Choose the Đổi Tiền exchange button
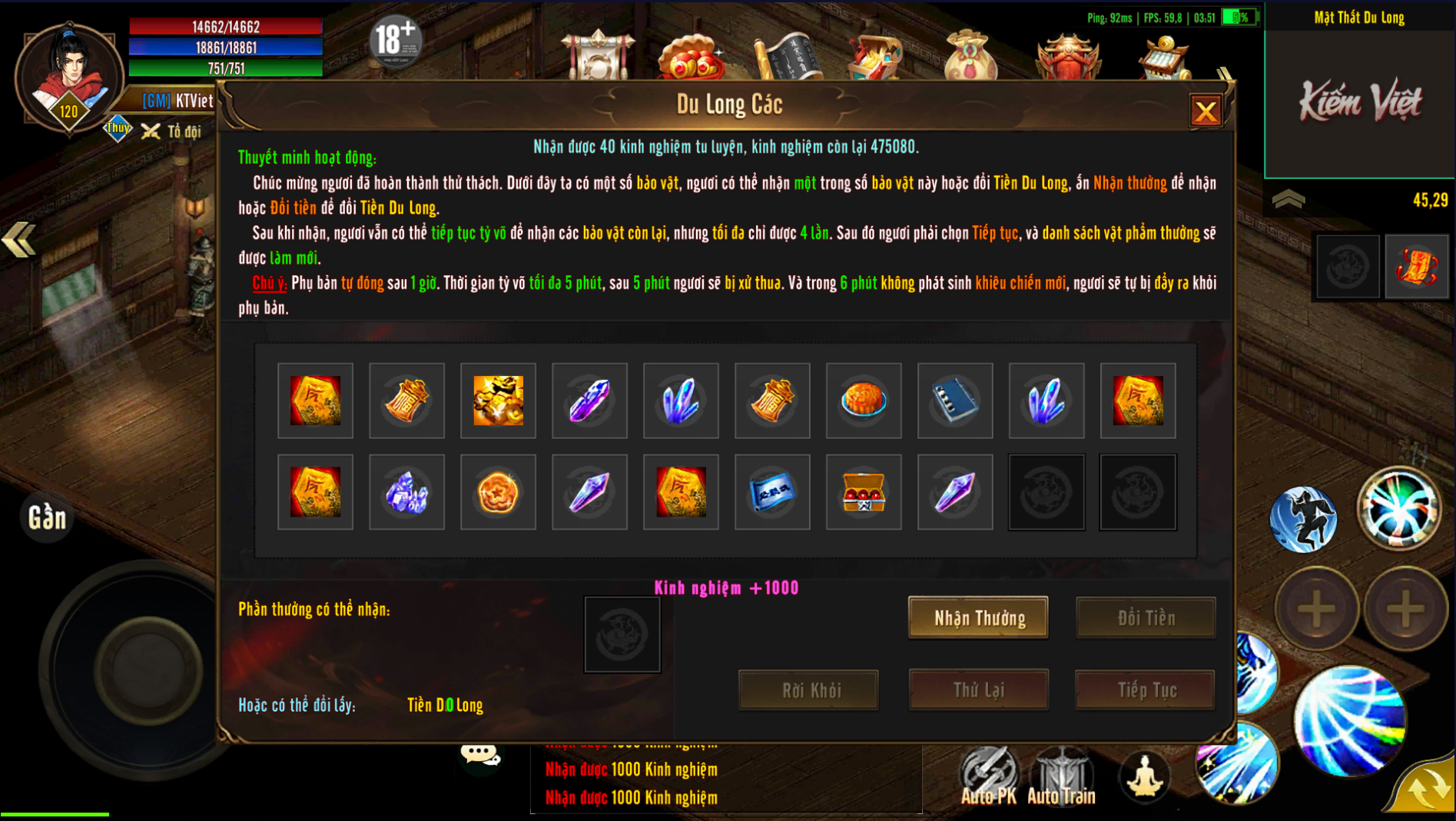The width and height of the screenshot is (1456, 821). (1146, 617)
